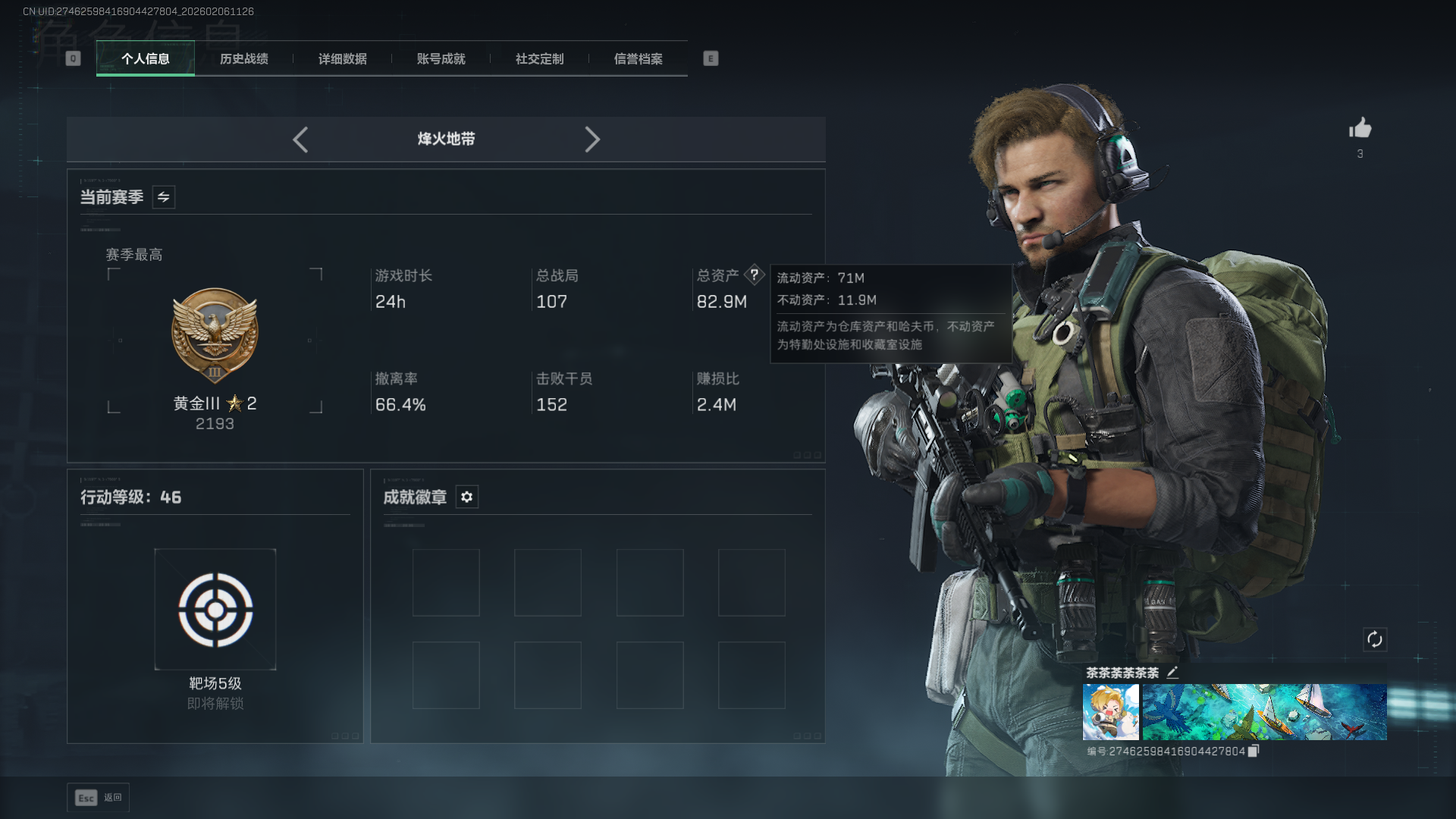1456x819 pixels.
Task: Select the 黄金III rank emblem
Action: pos(215,335)
